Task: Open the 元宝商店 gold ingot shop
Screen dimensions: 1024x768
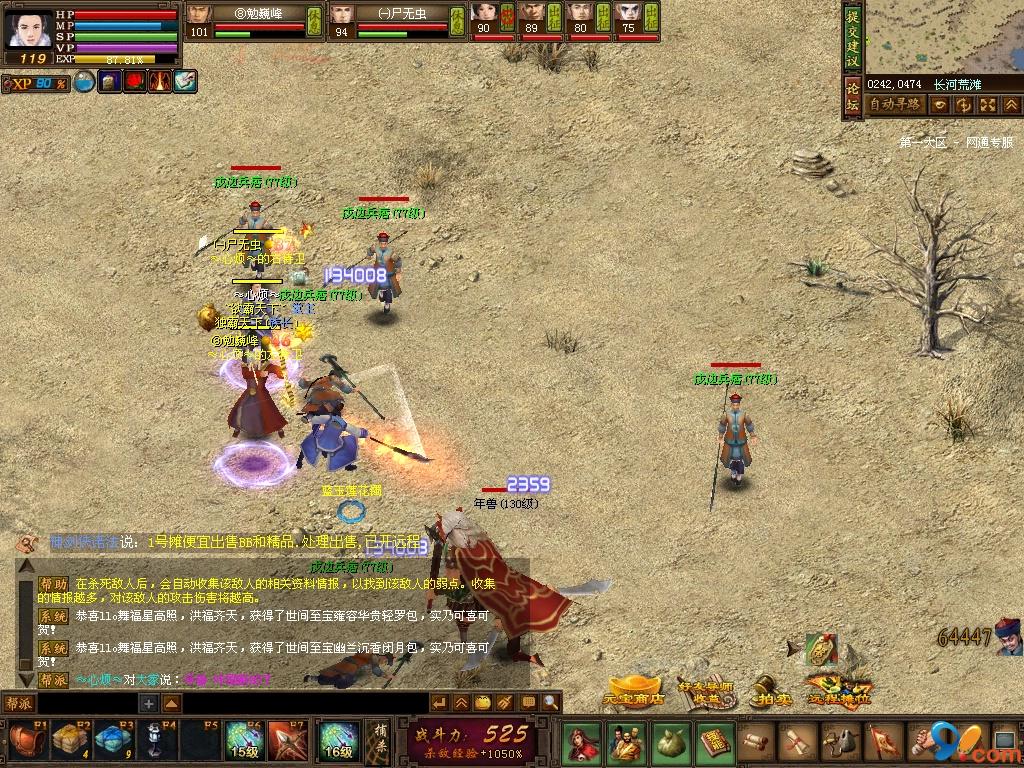Action: point(634,689)
